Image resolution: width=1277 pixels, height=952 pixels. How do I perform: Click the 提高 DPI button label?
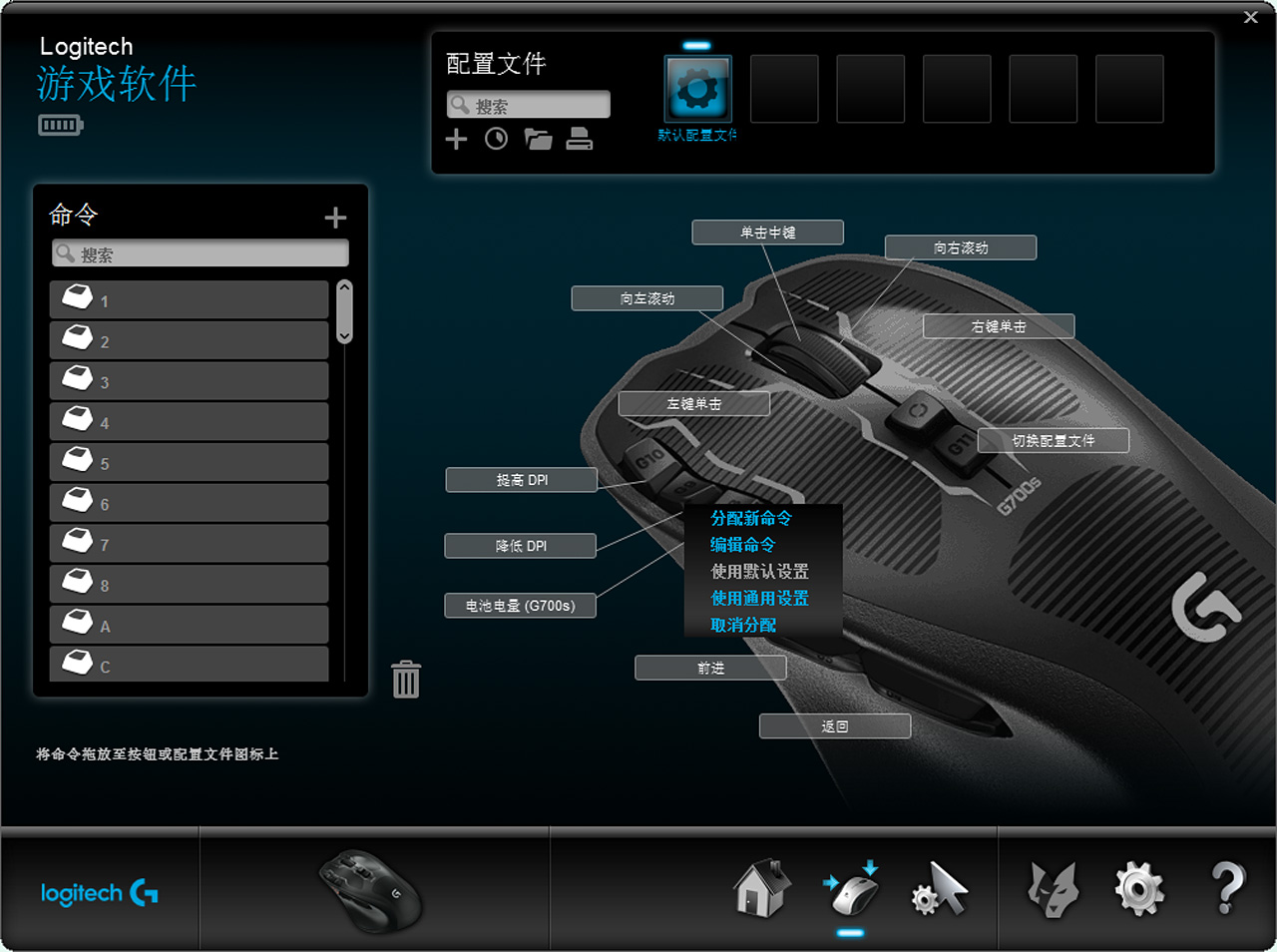(521, 480)
